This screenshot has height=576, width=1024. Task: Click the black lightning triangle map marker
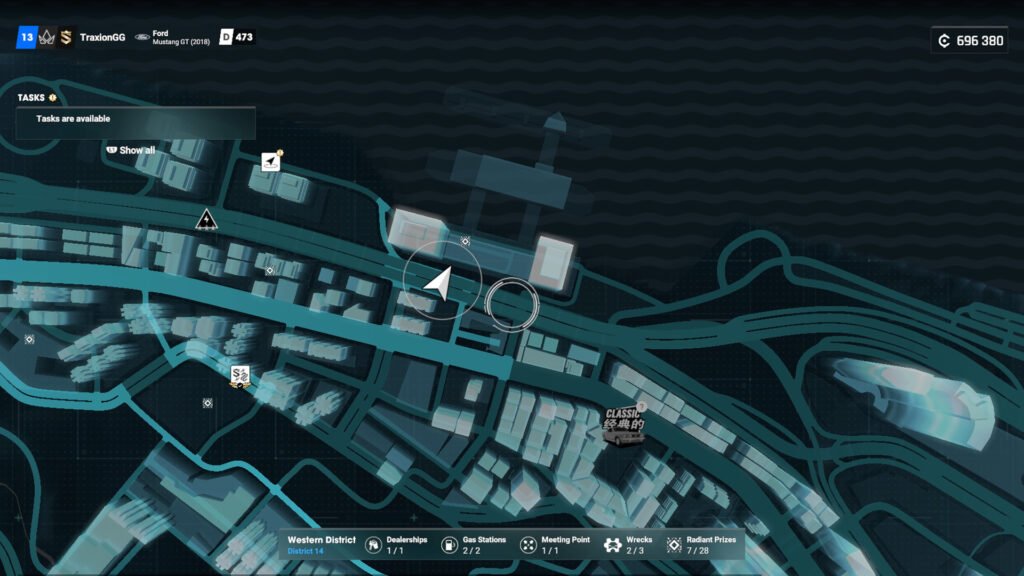point(206,220)
